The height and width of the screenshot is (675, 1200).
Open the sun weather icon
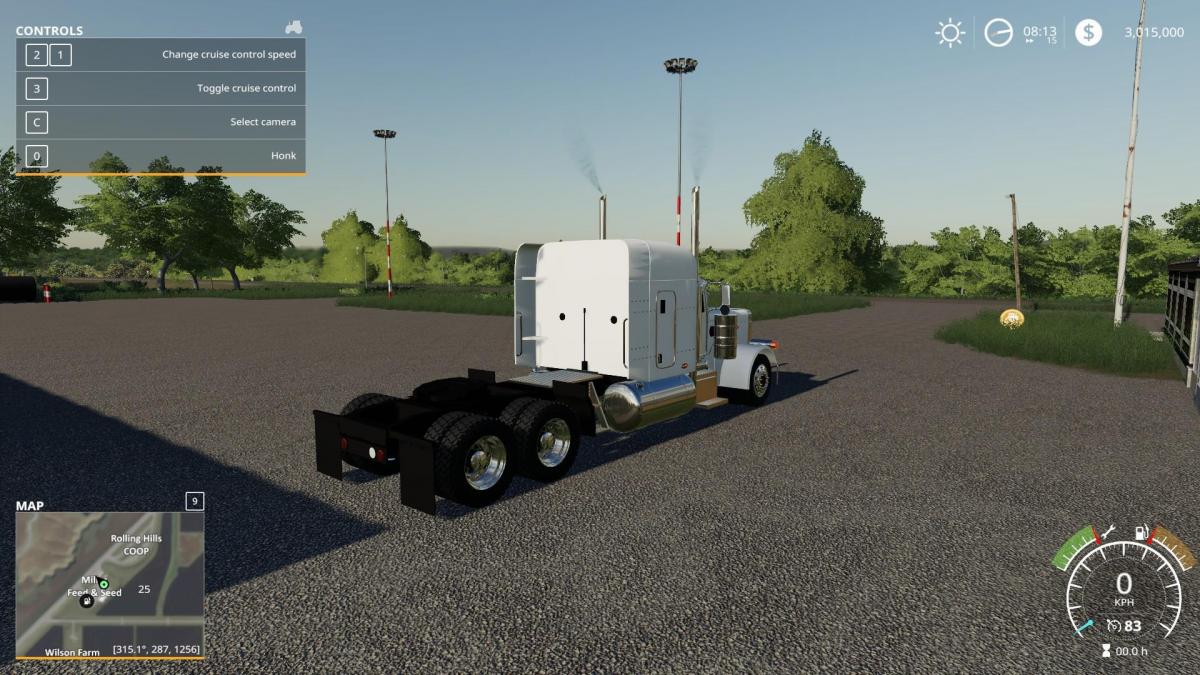click(950, 33)
